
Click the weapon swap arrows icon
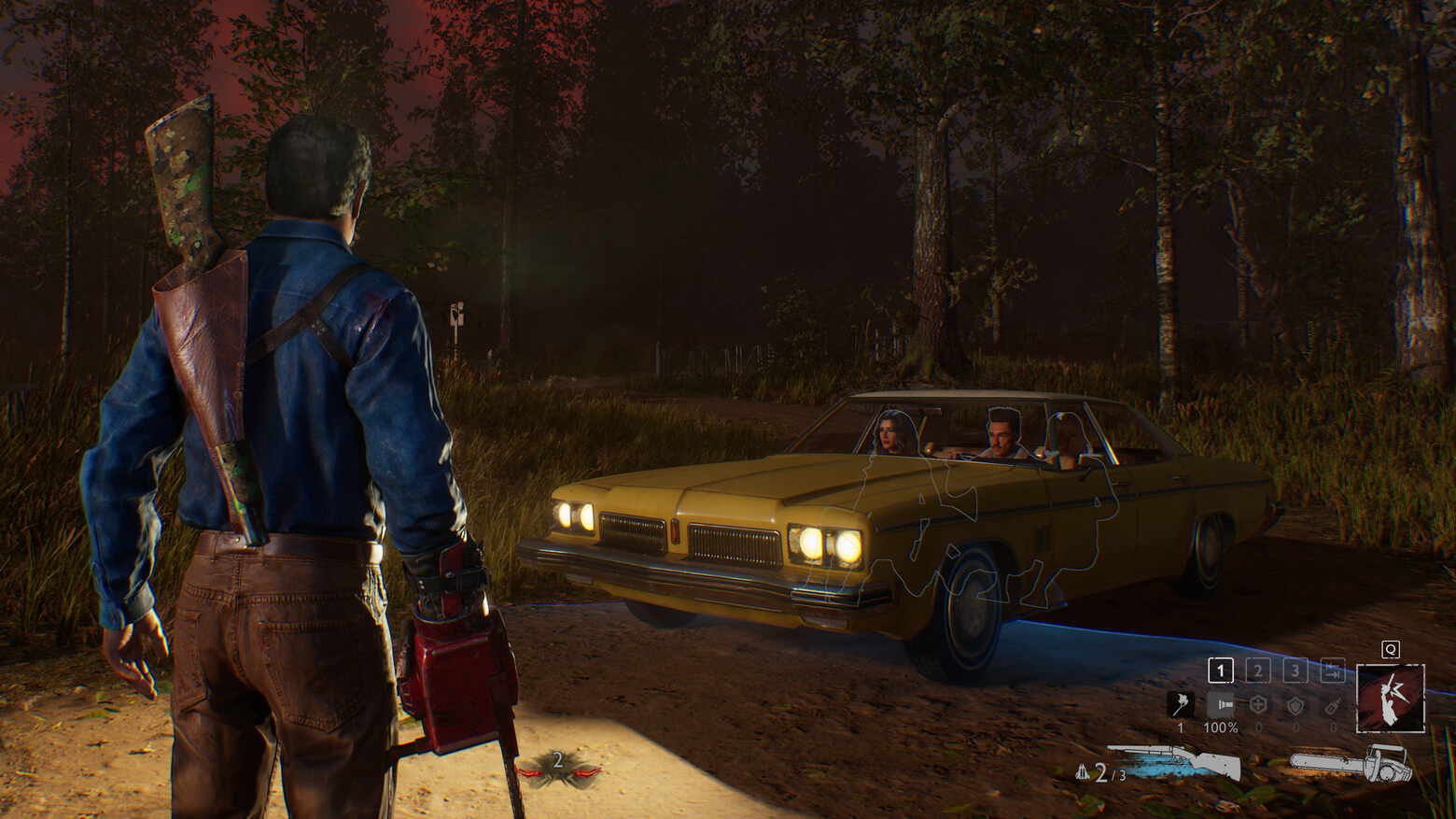[x=1332, y=671]
